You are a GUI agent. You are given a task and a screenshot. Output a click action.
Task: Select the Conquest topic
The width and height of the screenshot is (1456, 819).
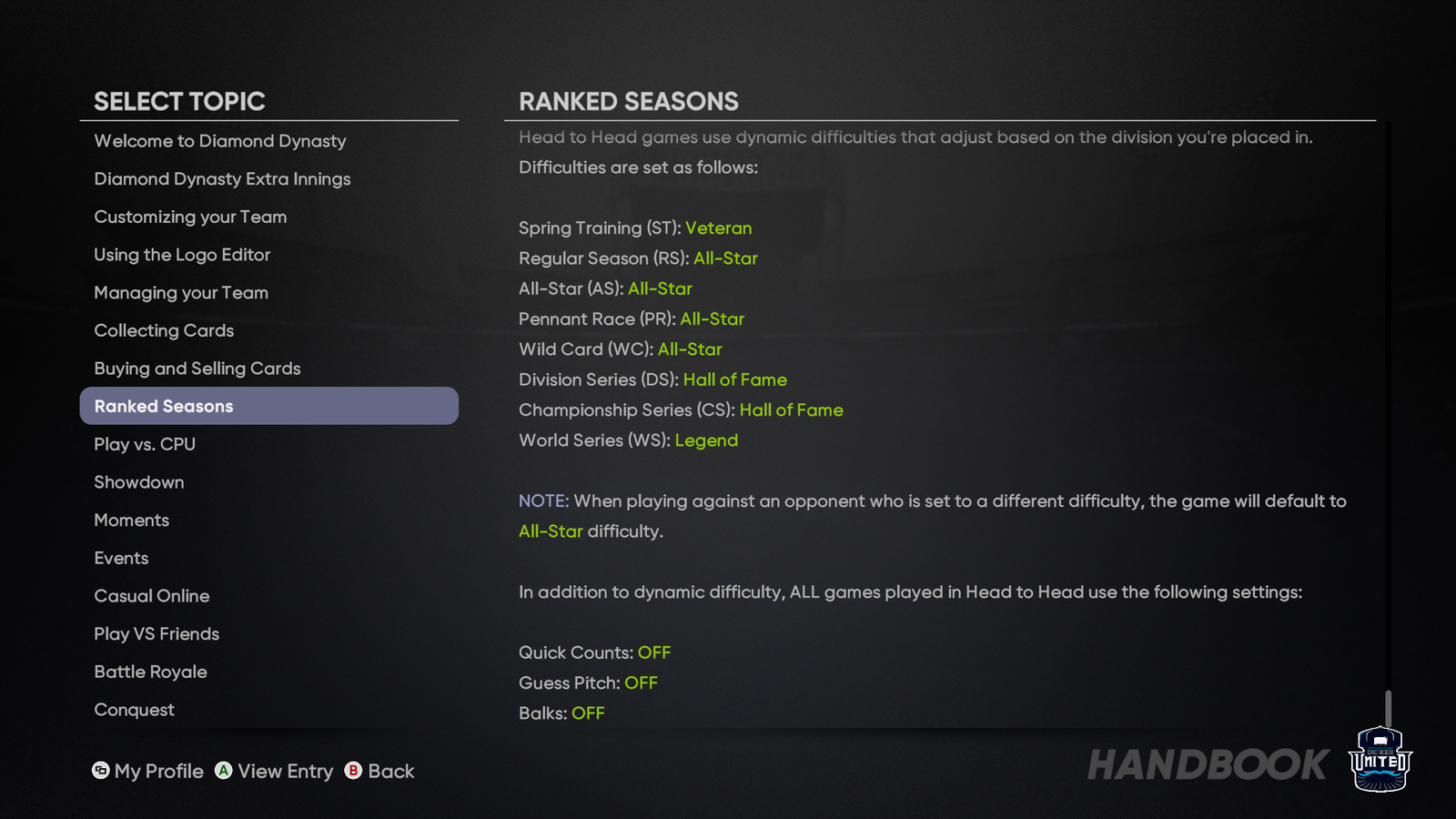[x=134, y=710]
